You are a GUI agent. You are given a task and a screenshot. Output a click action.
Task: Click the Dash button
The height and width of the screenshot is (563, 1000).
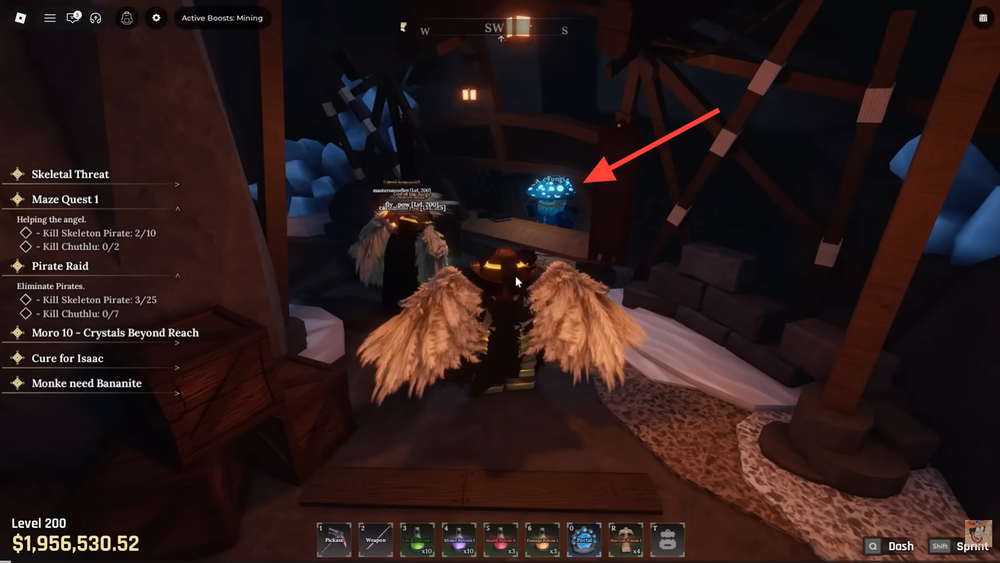pyautogui.click(x=890, y=546)
